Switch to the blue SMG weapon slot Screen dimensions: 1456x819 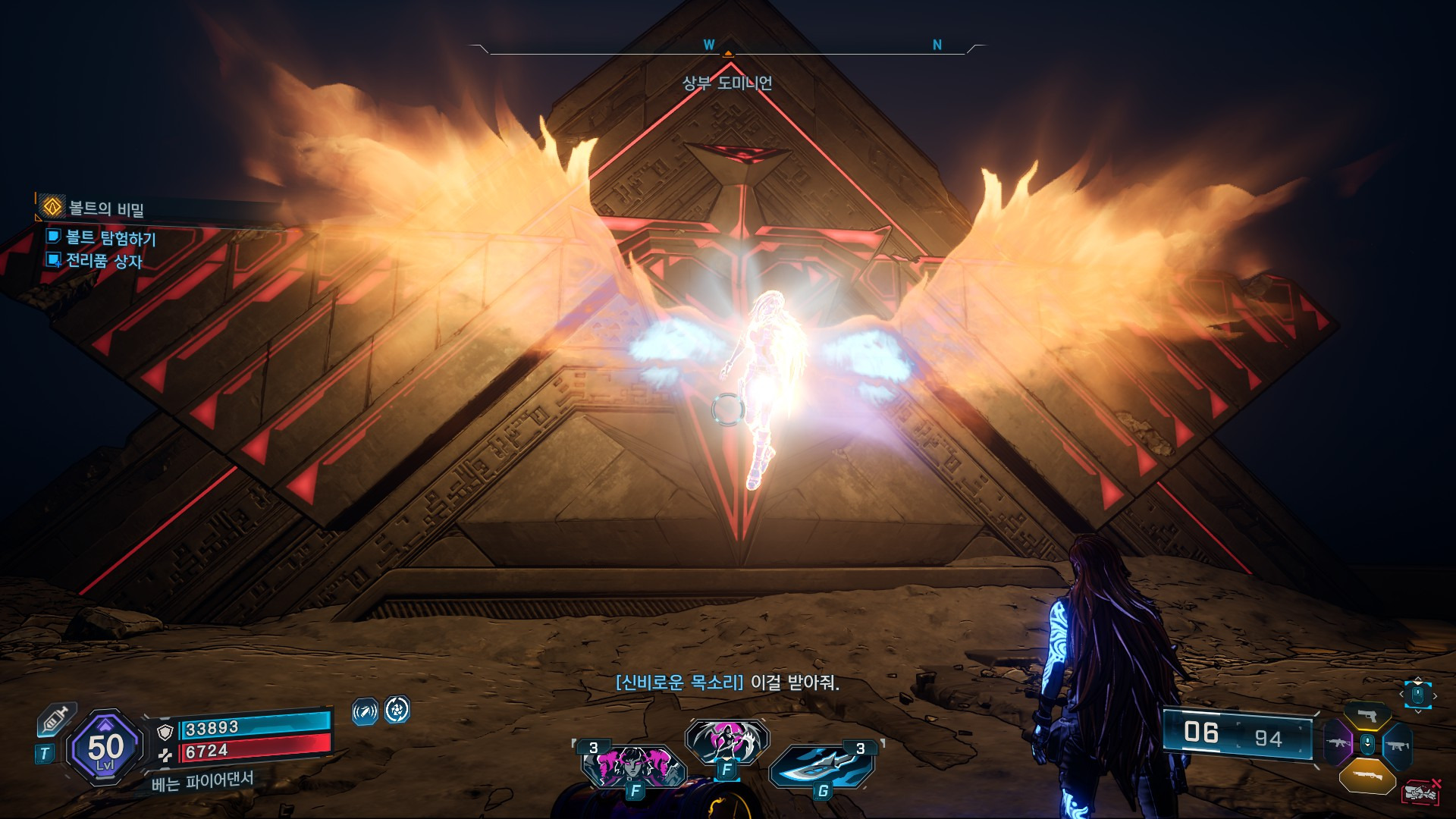[x=1397, y=744]
